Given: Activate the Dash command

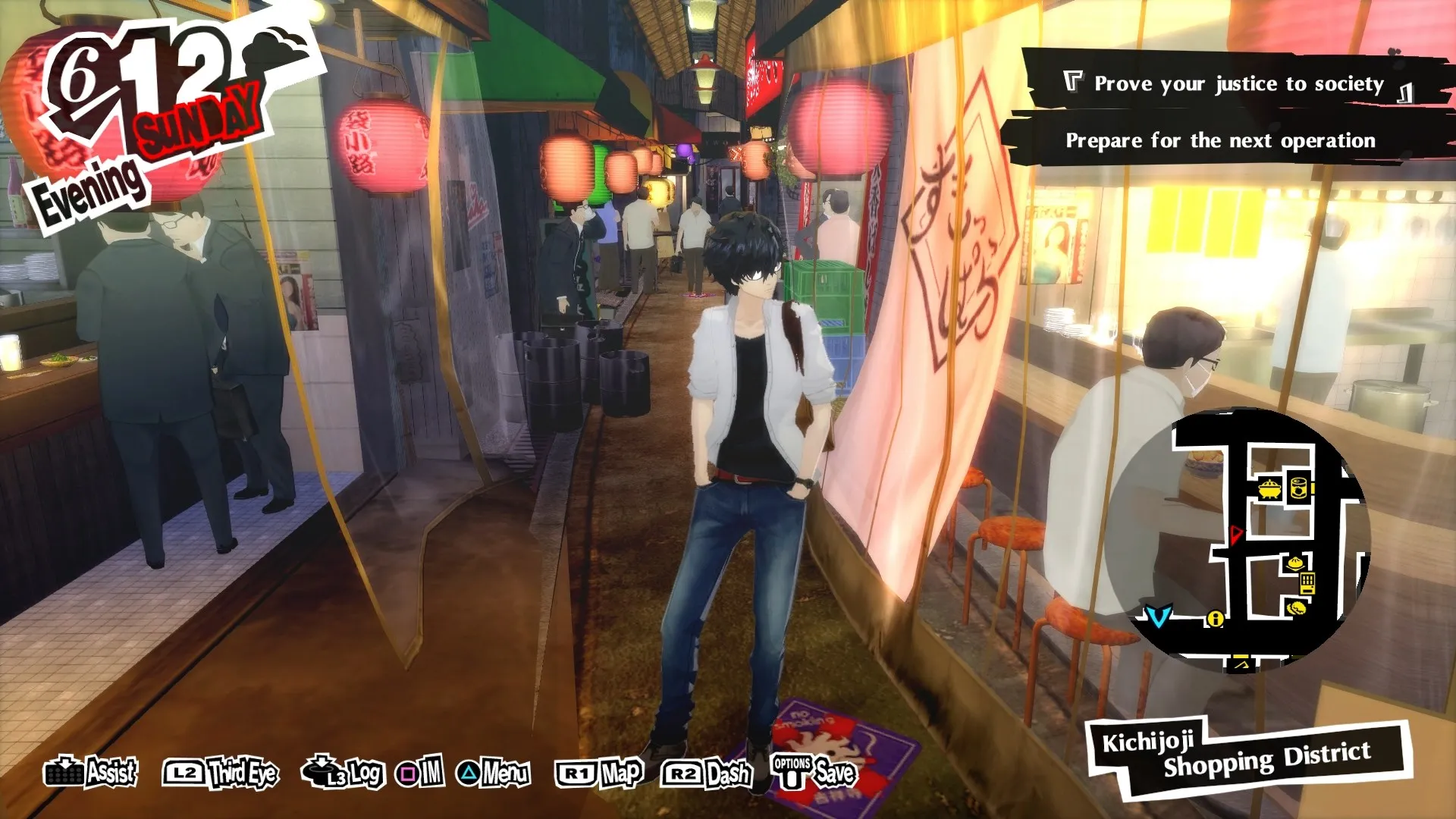Looking at the screenshot, I should click(x=707, y=773).
